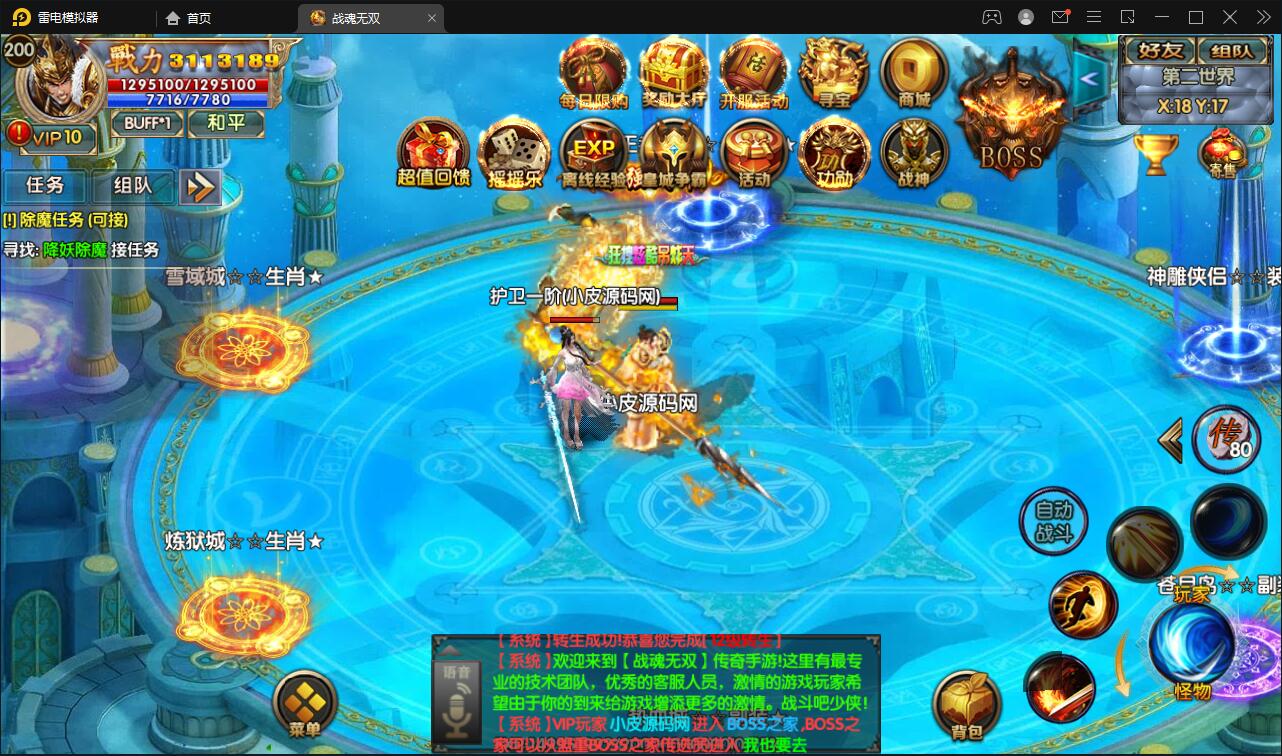1282x756 pixels.
Task: Switch to the 任务 quest tab
Action: 45,185
